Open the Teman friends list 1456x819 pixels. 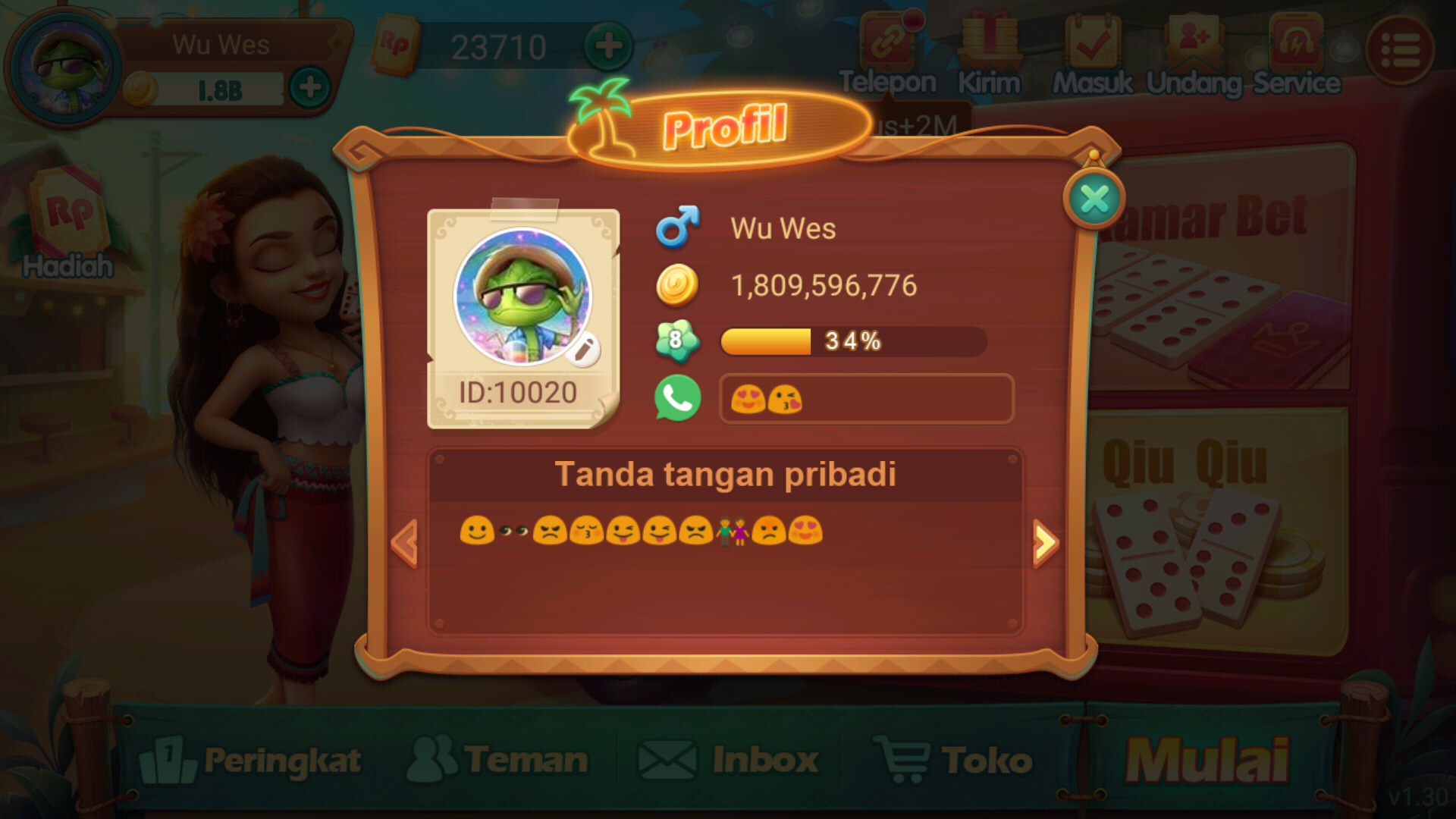498,760
